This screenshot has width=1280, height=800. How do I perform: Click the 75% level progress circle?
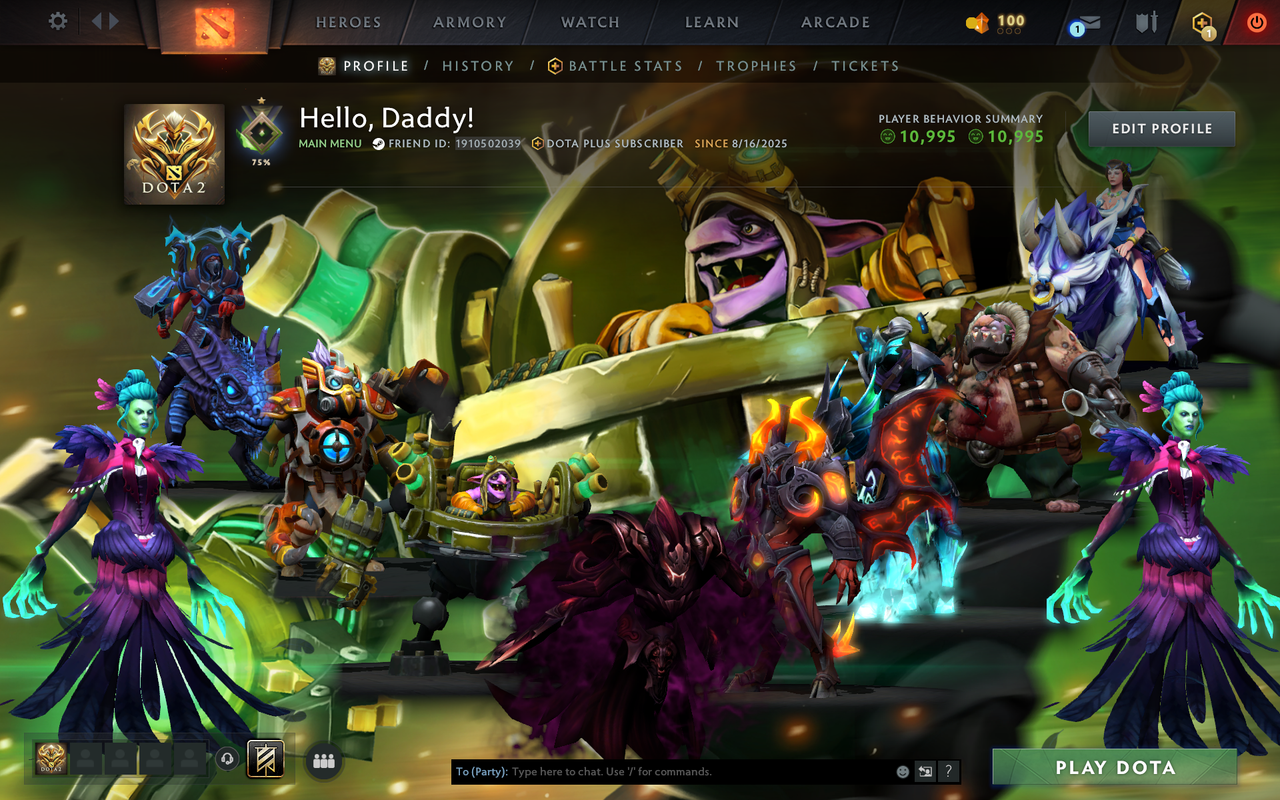(x=260, y=131)
